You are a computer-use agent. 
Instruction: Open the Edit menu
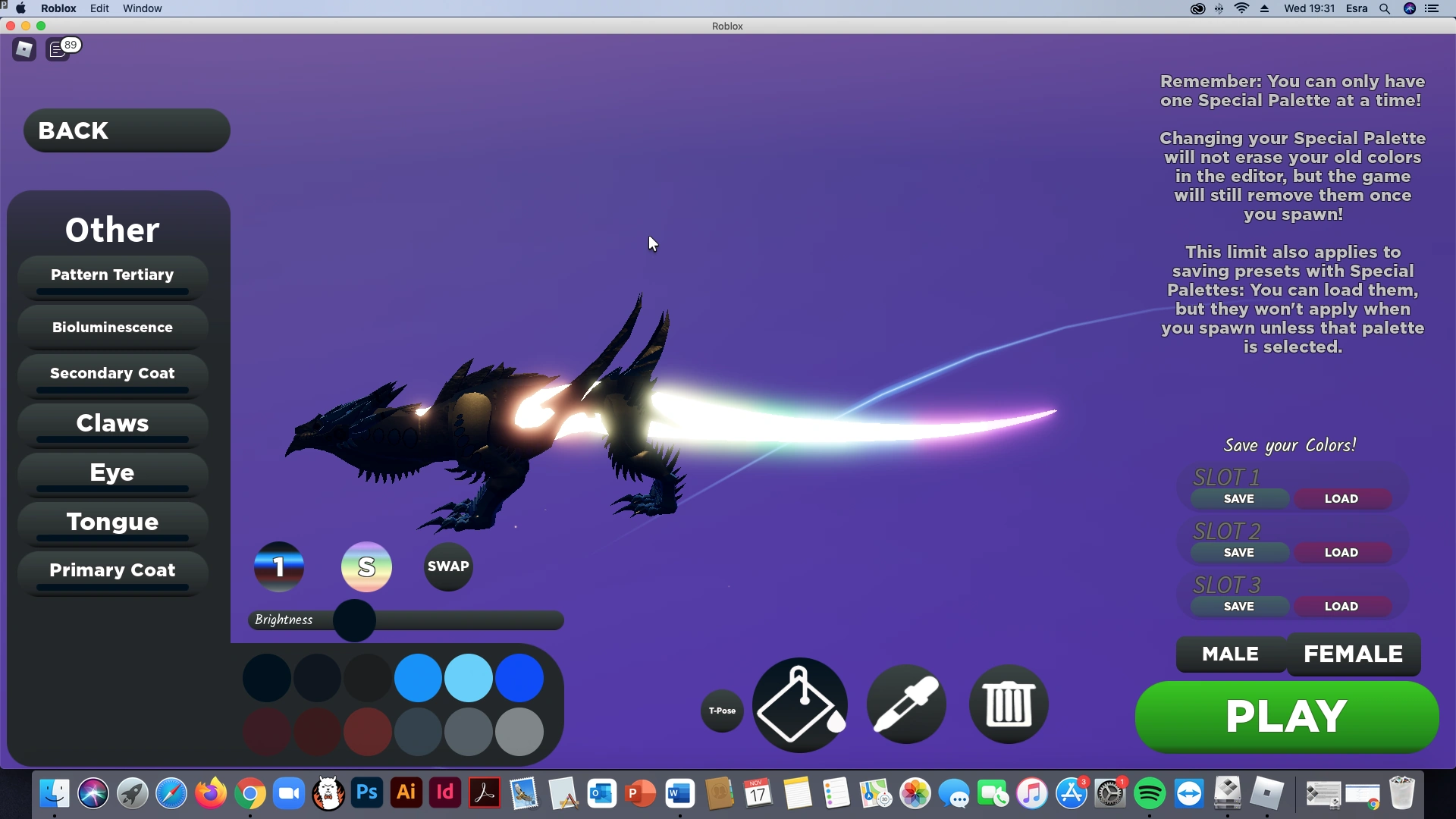(99, 8)
